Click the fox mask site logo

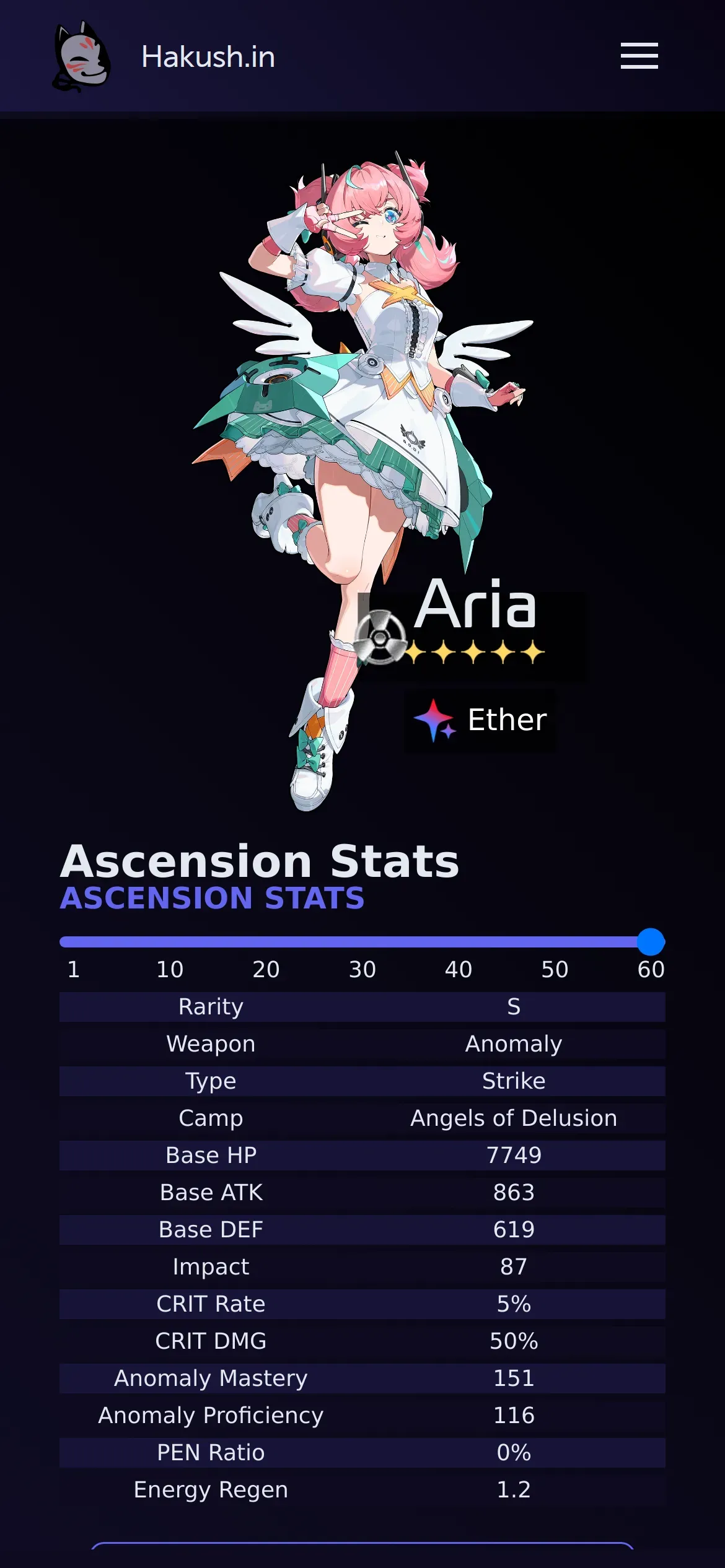(82, 56)
